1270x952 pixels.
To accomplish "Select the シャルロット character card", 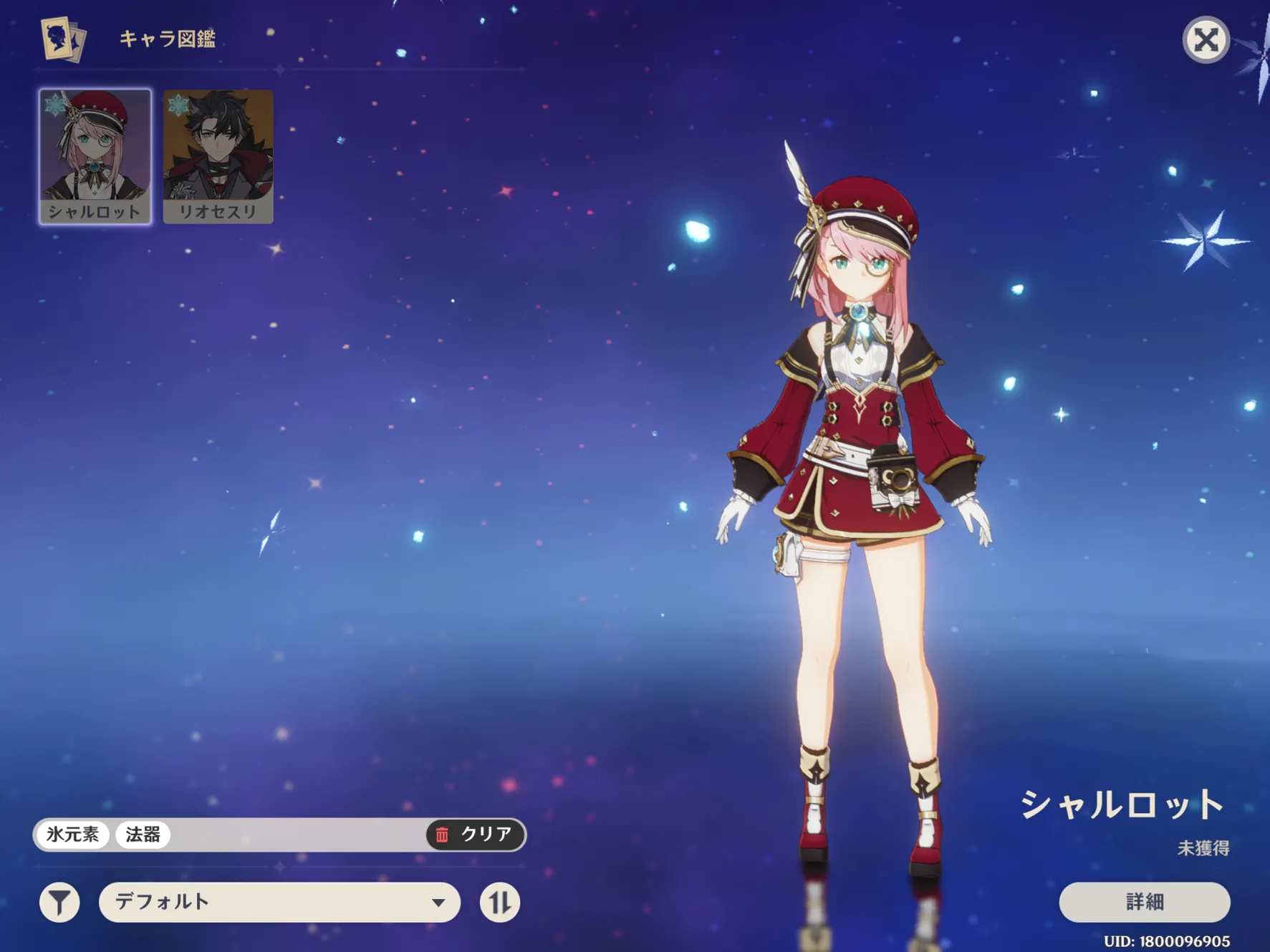I will 95,156.
